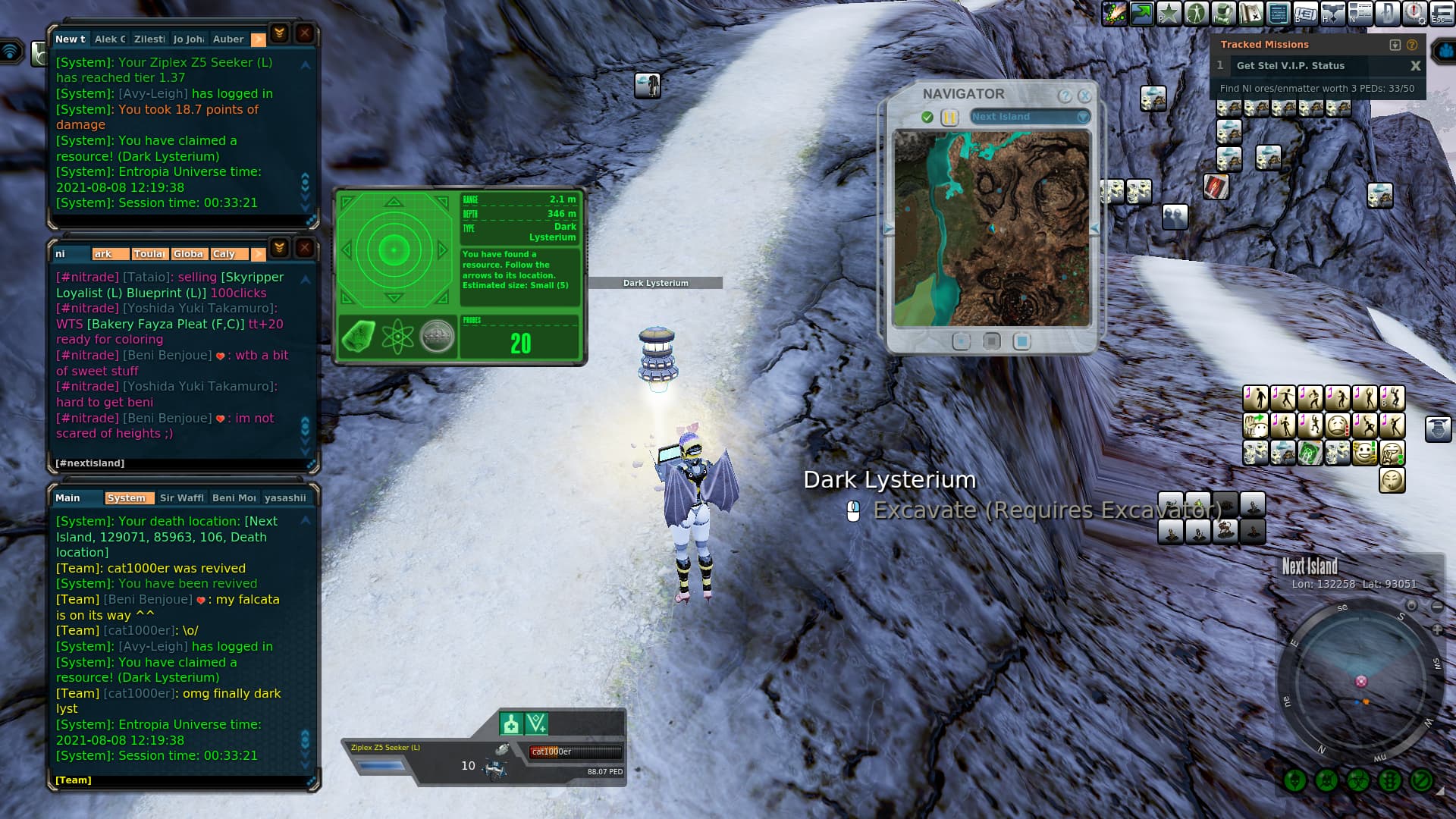This screenshot has width=1456, height=819.
Task: Switch to the System chat tab
Action: pyautogui.click(x=126, y=498)
